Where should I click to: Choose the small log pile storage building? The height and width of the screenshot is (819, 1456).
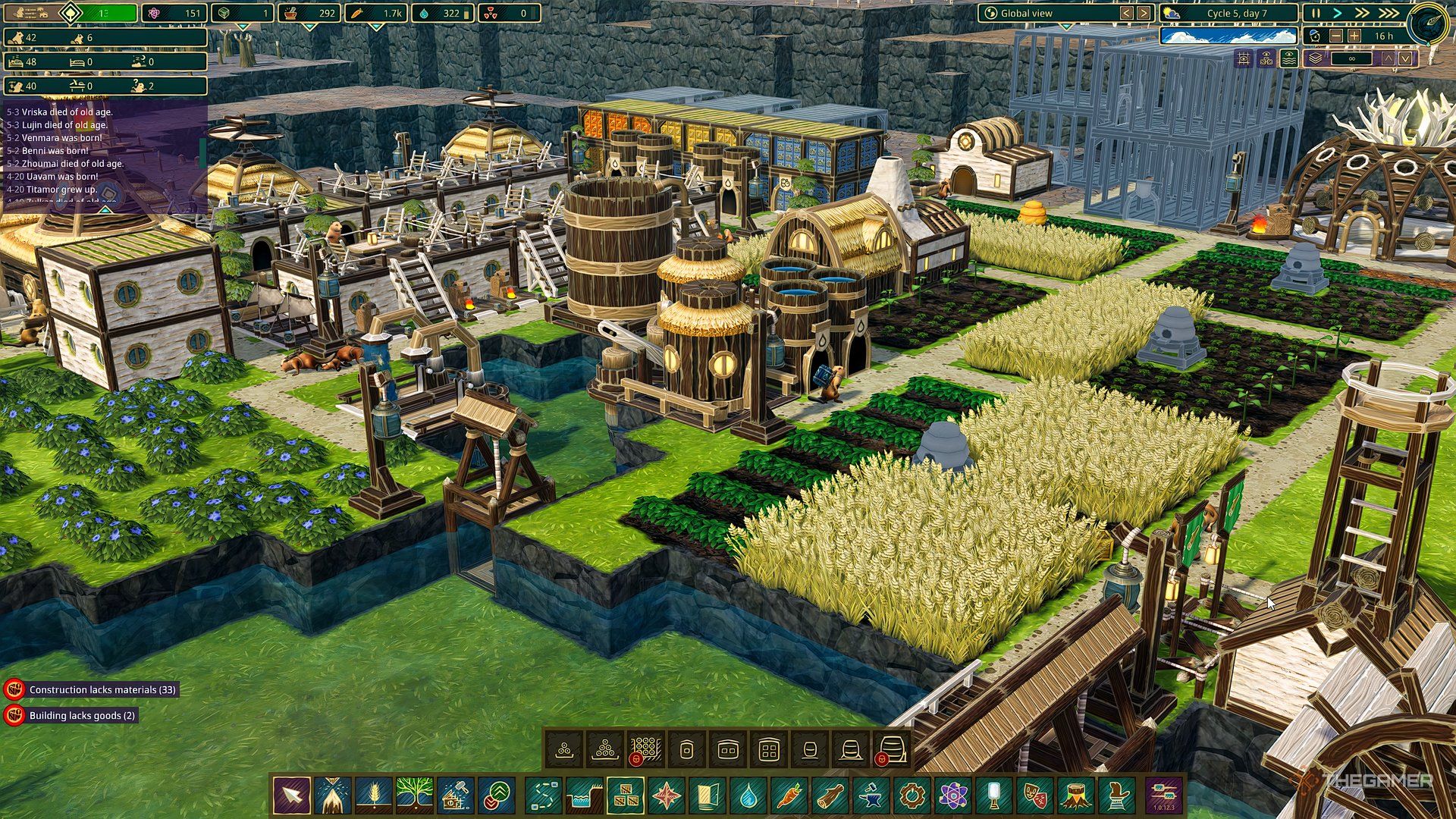[564, 751]
